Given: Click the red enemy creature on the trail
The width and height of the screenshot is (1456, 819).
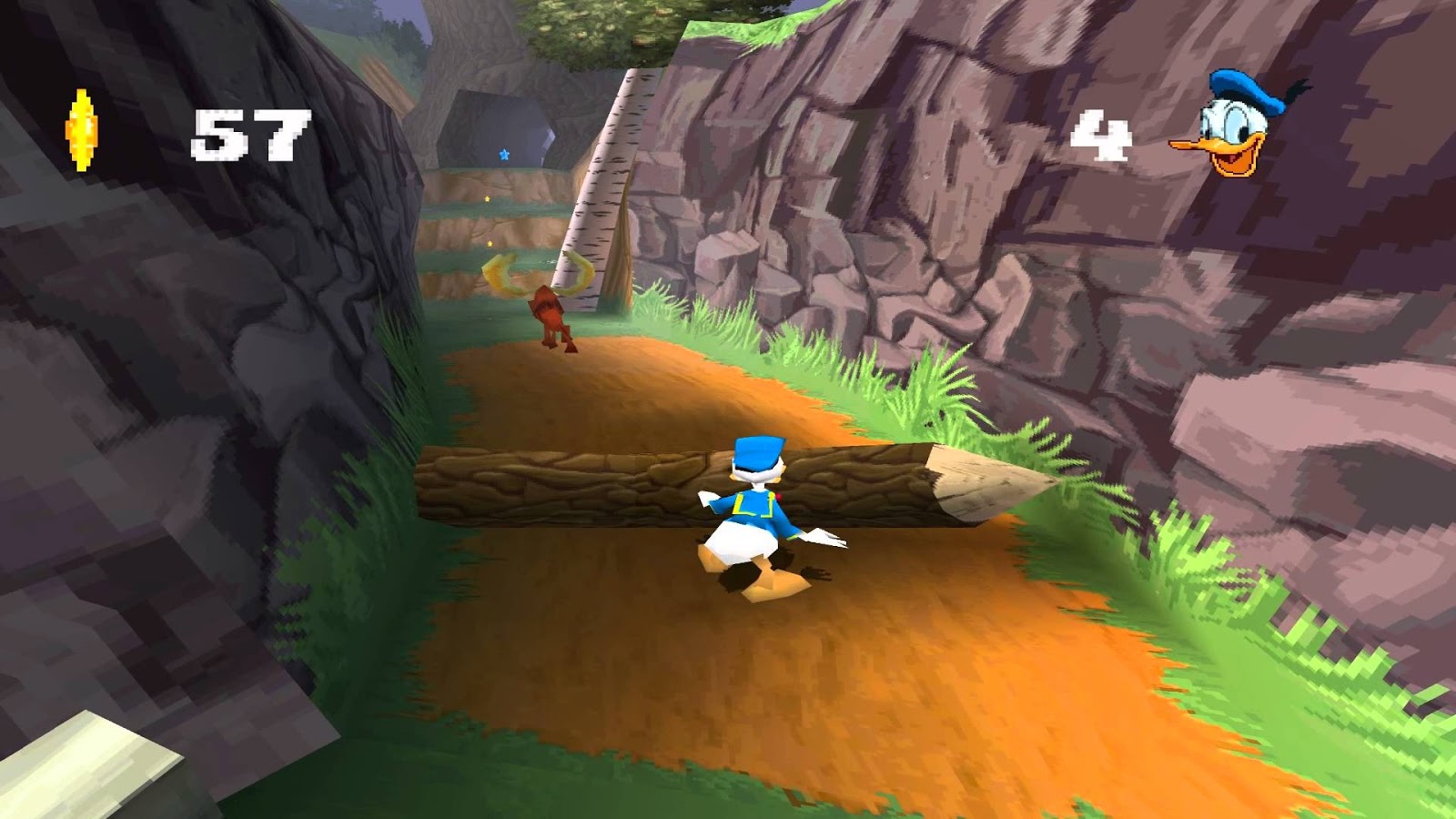Looking at the screenshot, I should point(549,316).
